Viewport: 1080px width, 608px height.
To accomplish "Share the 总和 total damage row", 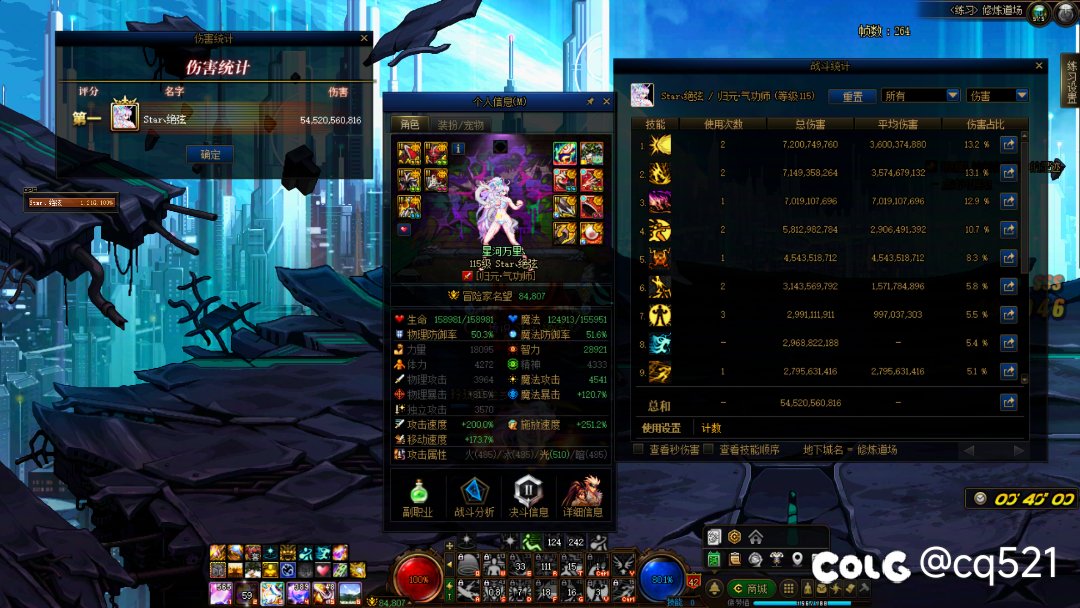I will pos(1008,402).
